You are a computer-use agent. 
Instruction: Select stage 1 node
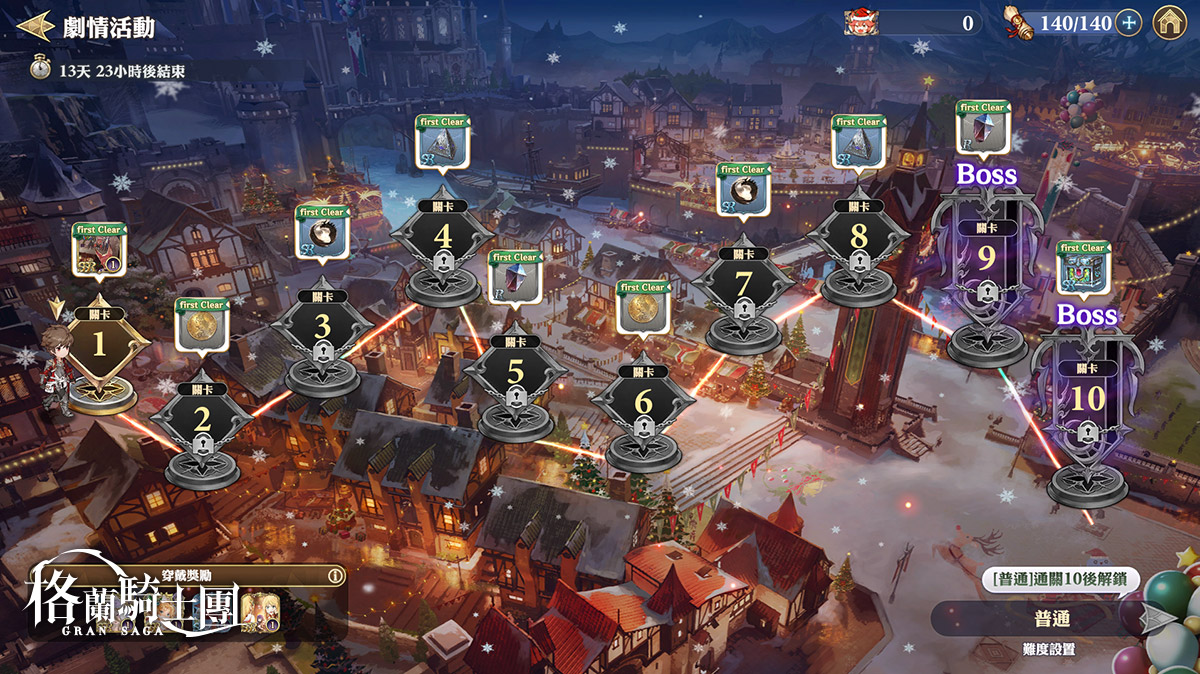coord(98,346)
